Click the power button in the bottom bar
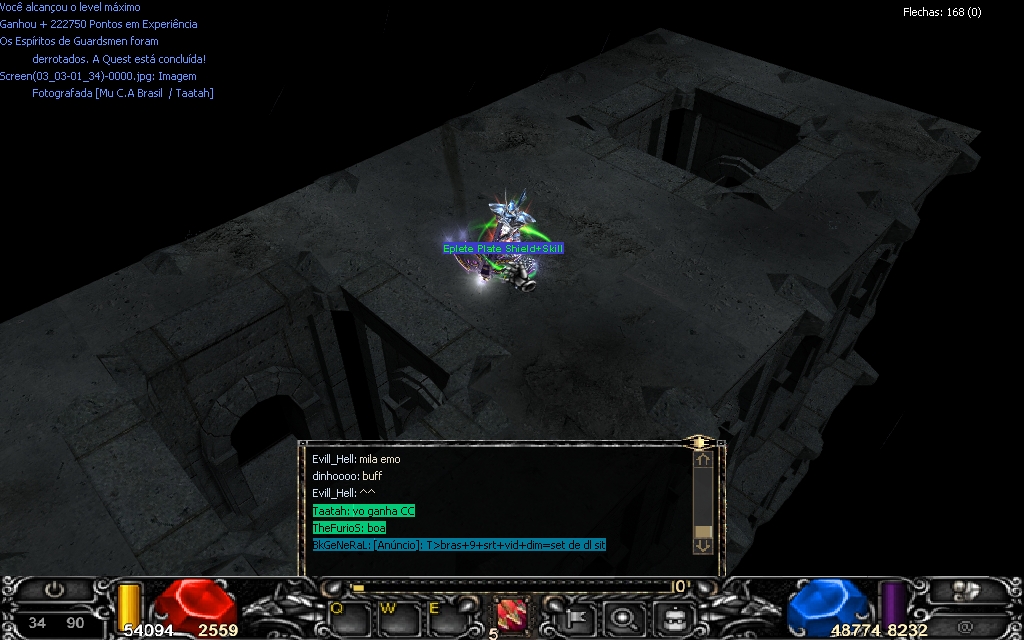The width and height of the screenshot is (1024, 640). click(54, 591)
